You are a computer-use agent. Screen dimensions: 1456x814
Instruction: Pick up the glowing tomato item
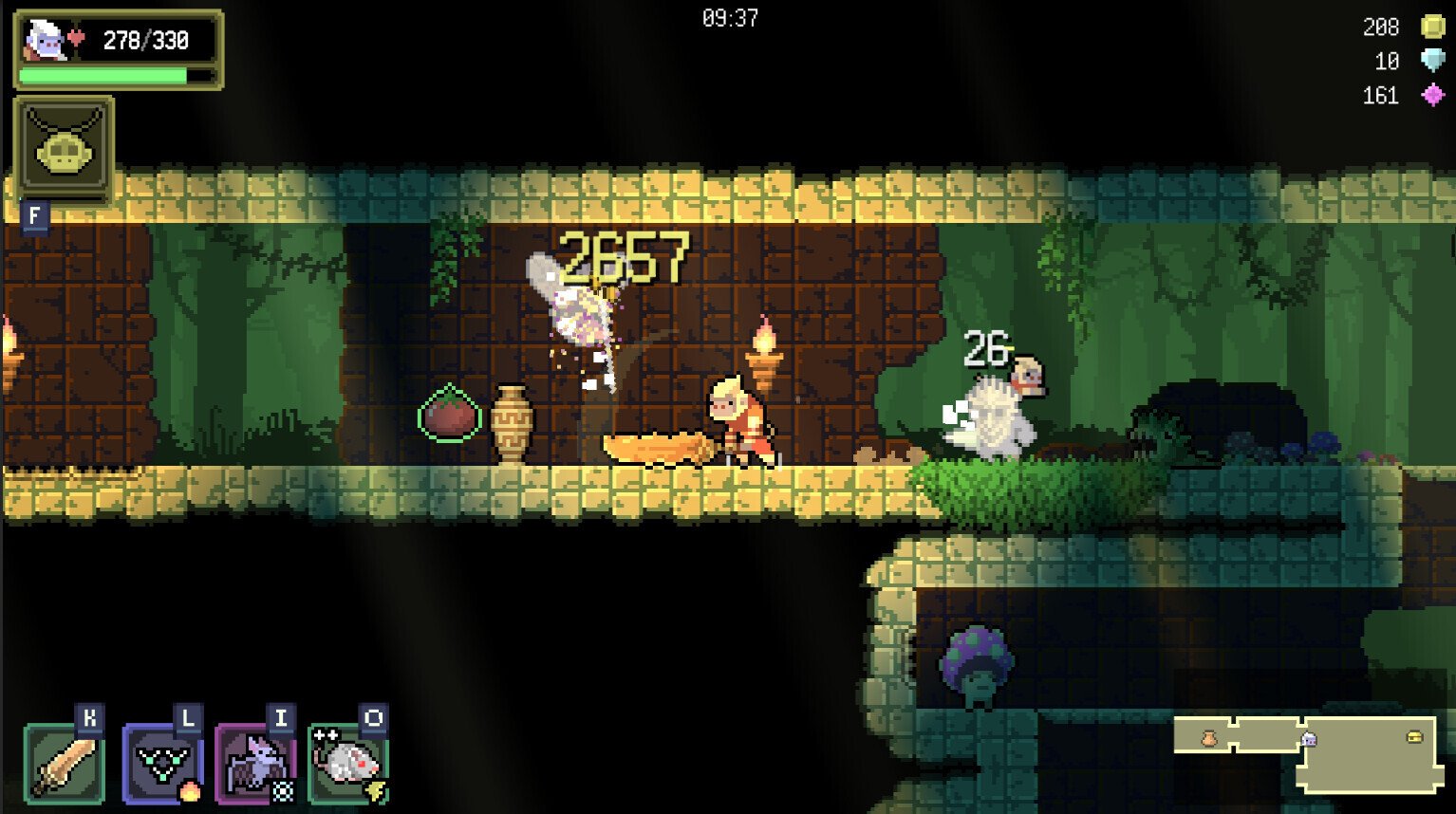[x=449, y=412]
